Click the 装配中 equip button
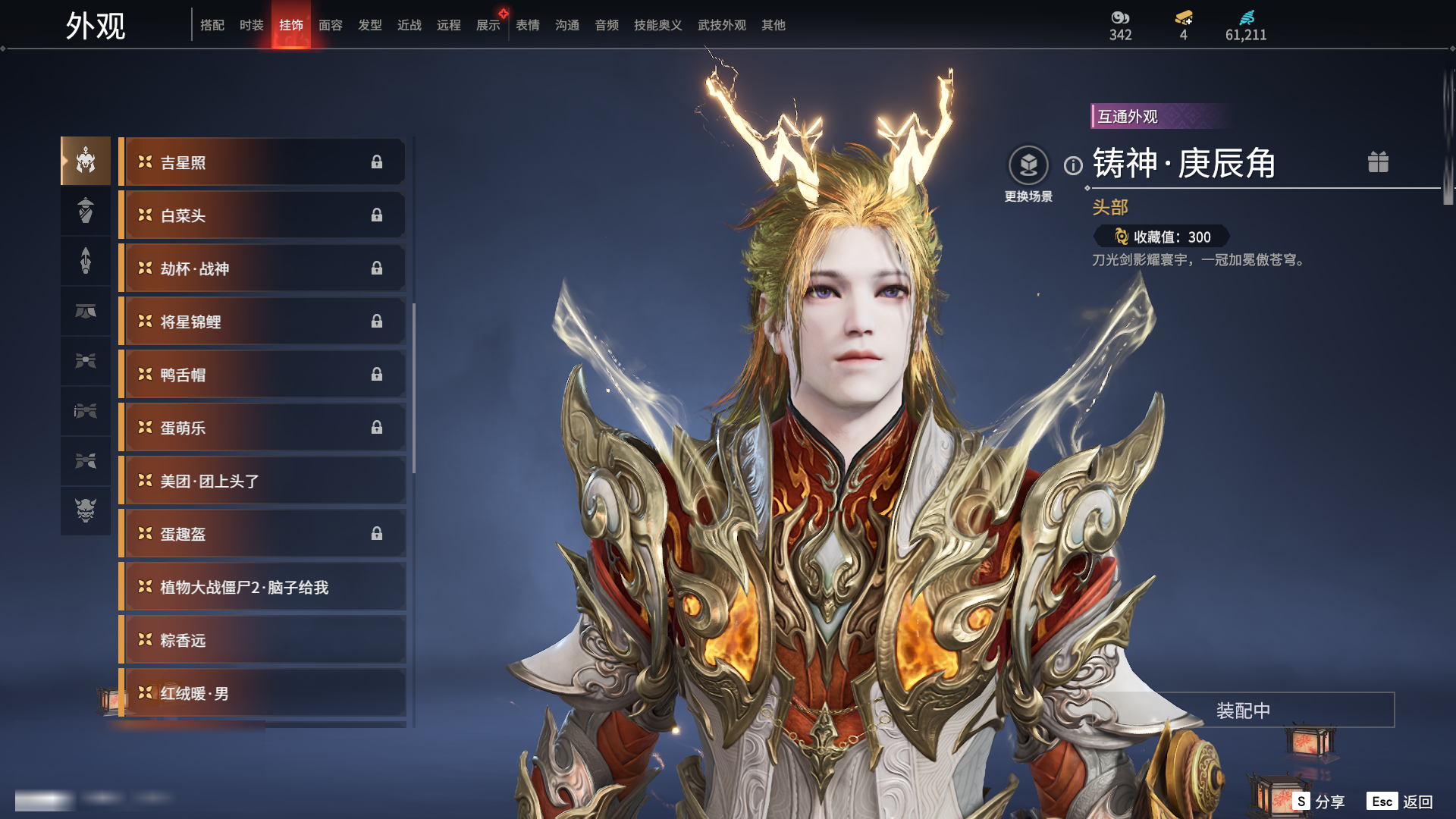The width and height of the screenshot is (1456, 819). point(1243,711)
